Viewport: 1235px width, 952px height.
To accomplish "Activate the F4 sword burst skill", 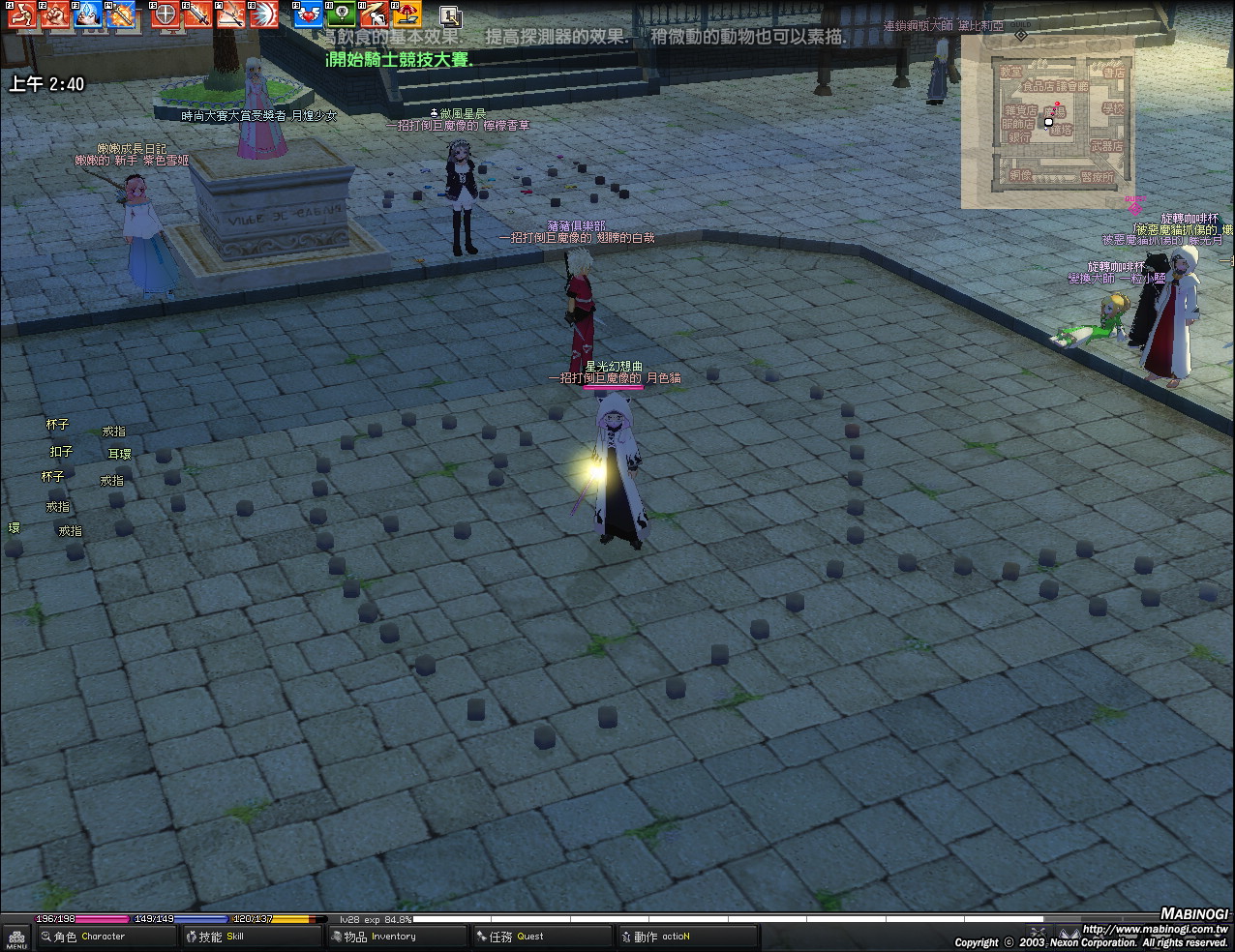I will 121,15.
